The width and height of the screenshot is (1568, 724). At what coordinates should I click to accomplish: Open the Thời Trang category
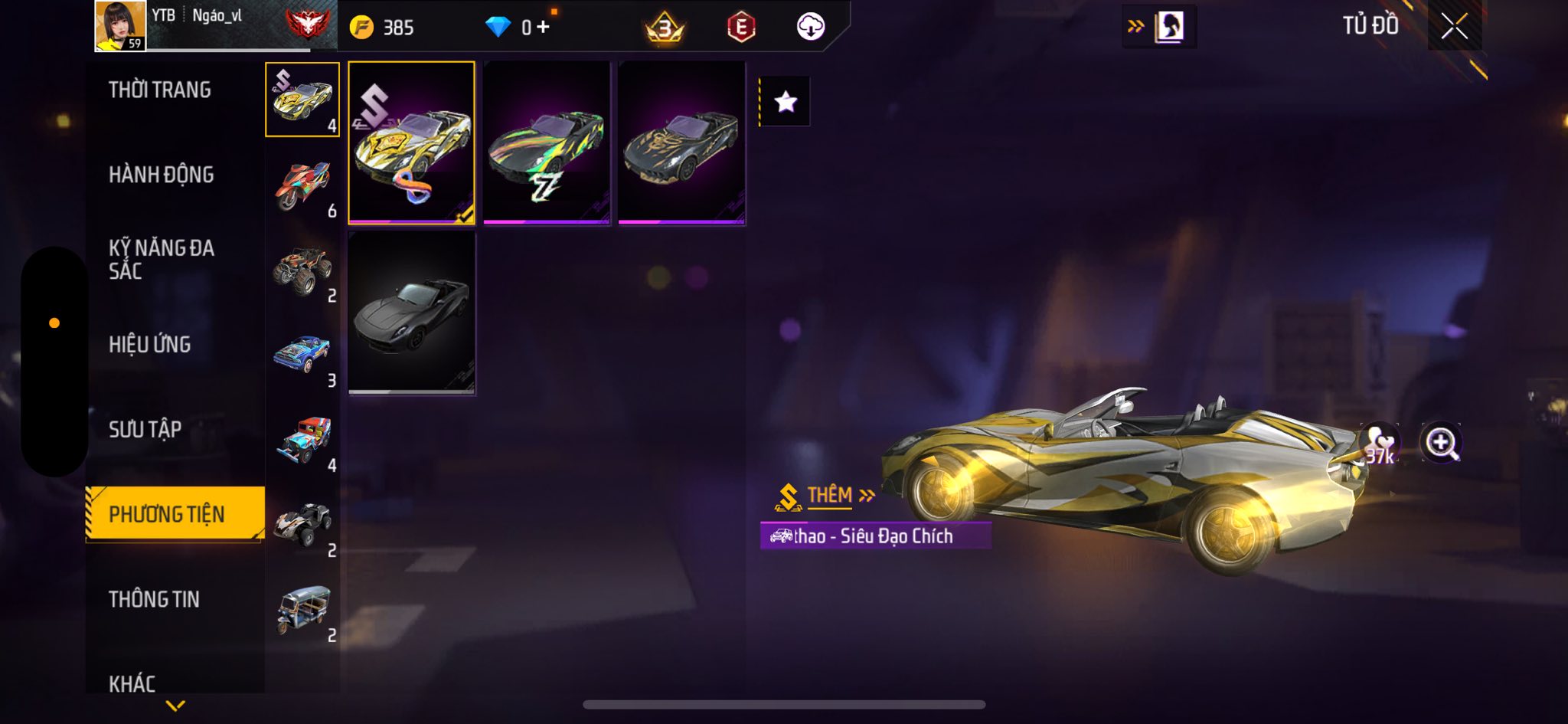coord(159,90)
